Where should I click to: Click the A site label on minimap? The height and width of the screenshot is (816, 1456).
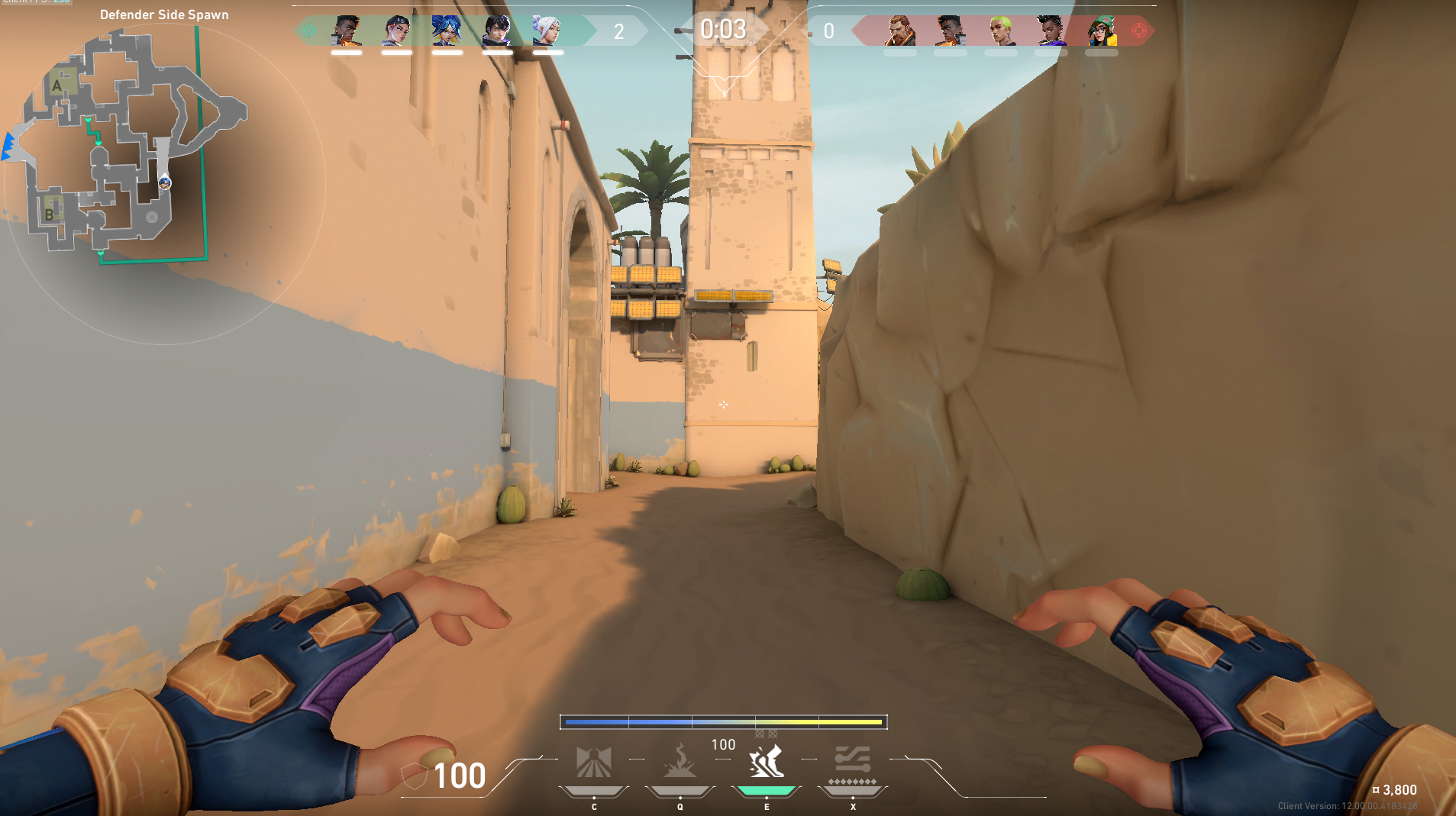coord(56,86)
